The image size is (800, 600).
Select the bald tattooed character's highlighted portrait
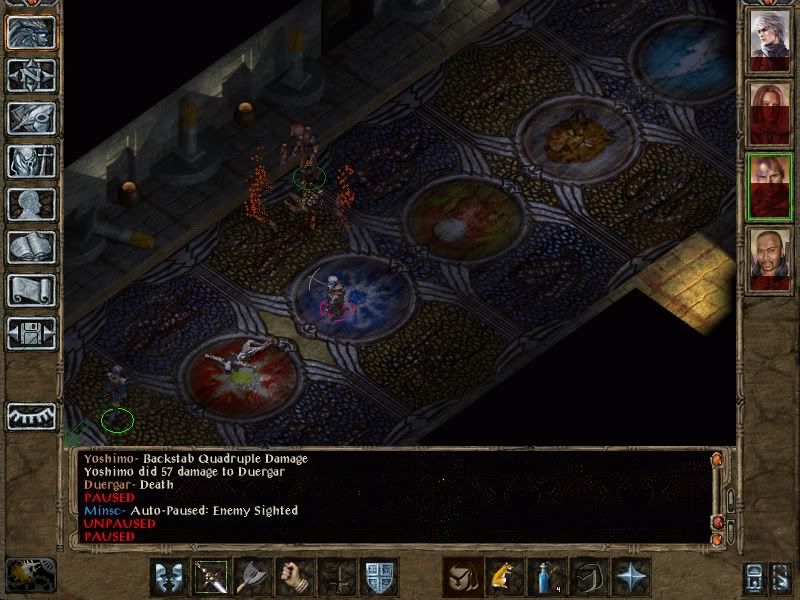[x=770, y=185]
